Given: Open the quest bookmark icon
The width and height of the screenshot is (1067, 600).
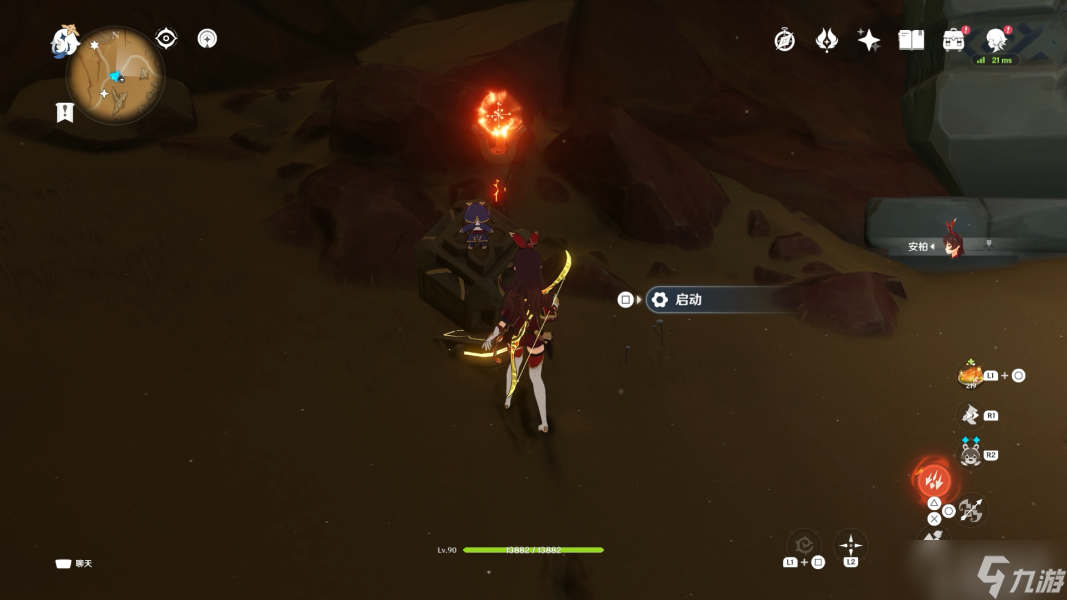Looking at the screenshot, I should pyautogui.click(x=65, y=112).
